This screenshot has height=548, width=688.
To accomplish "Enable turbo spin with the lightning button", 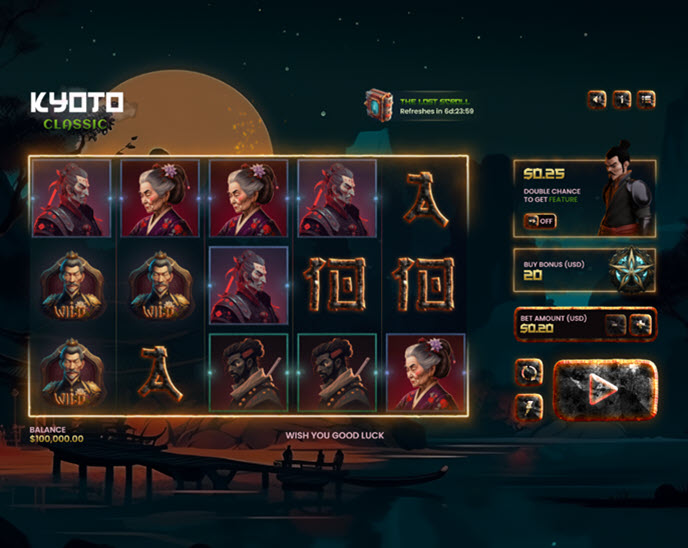I will [x=529, y=404].
